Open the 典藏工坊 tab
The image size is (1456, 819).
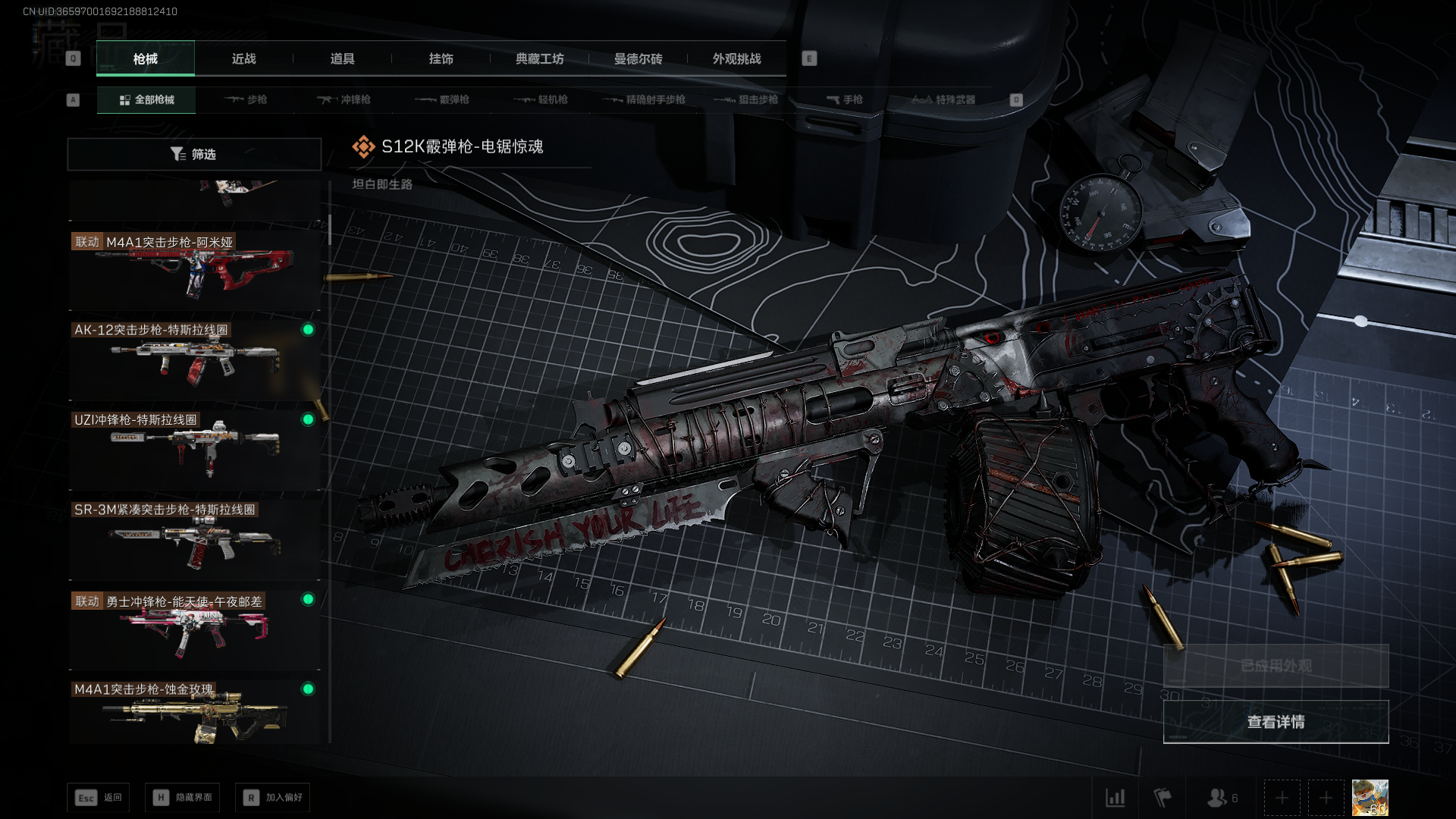(x=539, y=58)
